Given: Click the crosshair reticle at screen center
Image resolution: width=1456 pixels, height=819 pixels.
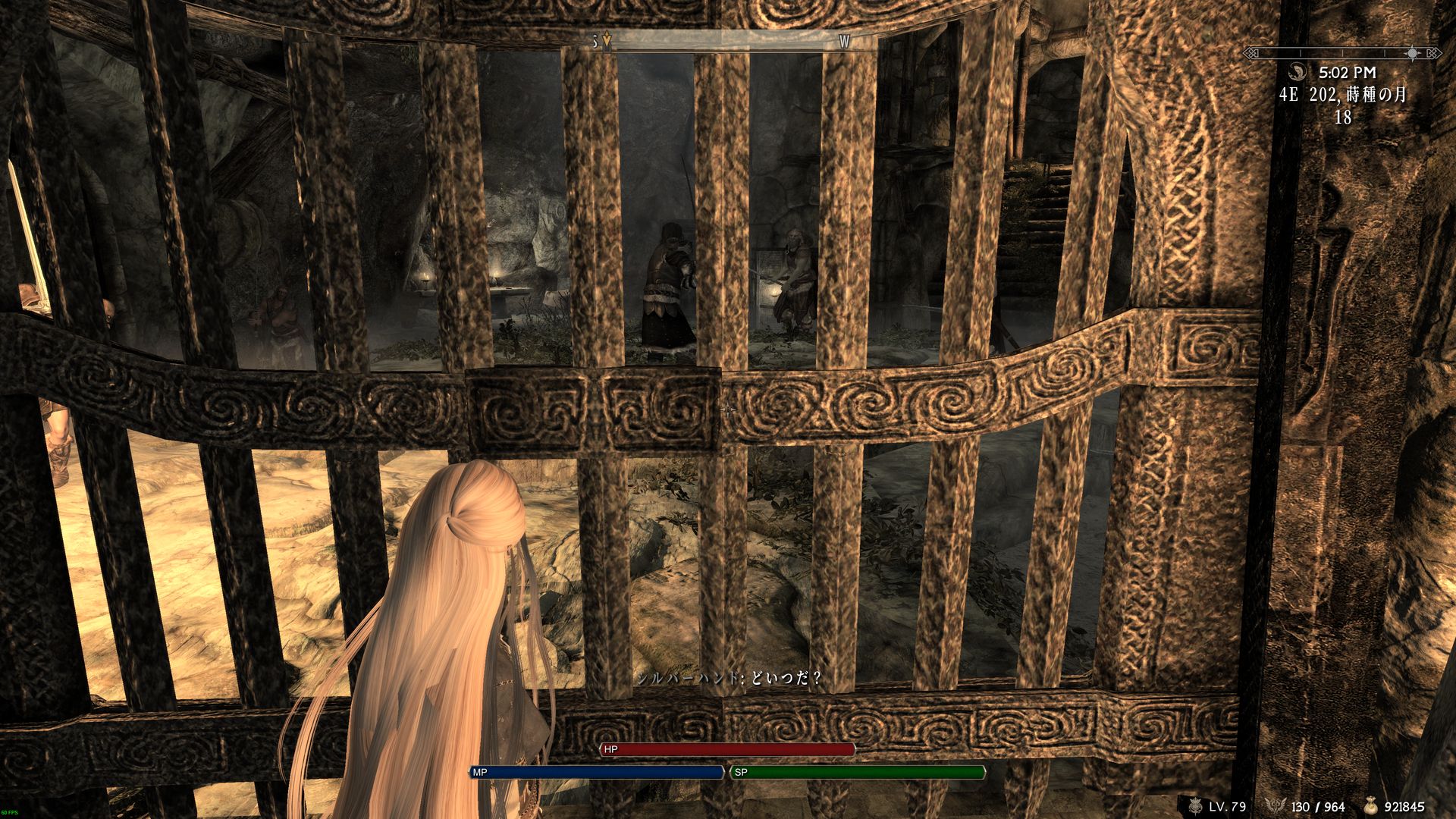Looking at the screenshot, I should point(728,409).
